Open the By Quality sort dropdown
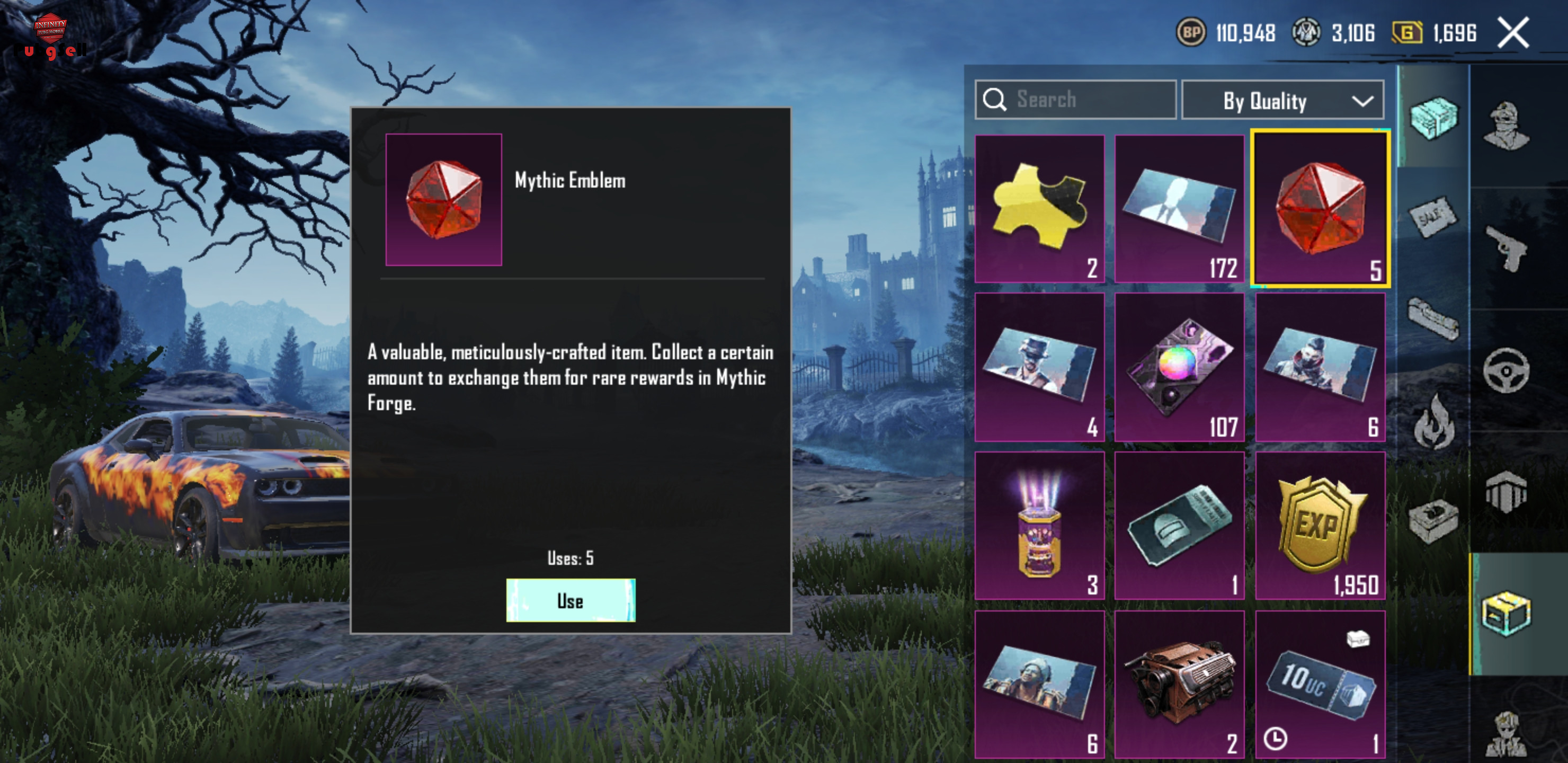 (x=1282, y=101)
